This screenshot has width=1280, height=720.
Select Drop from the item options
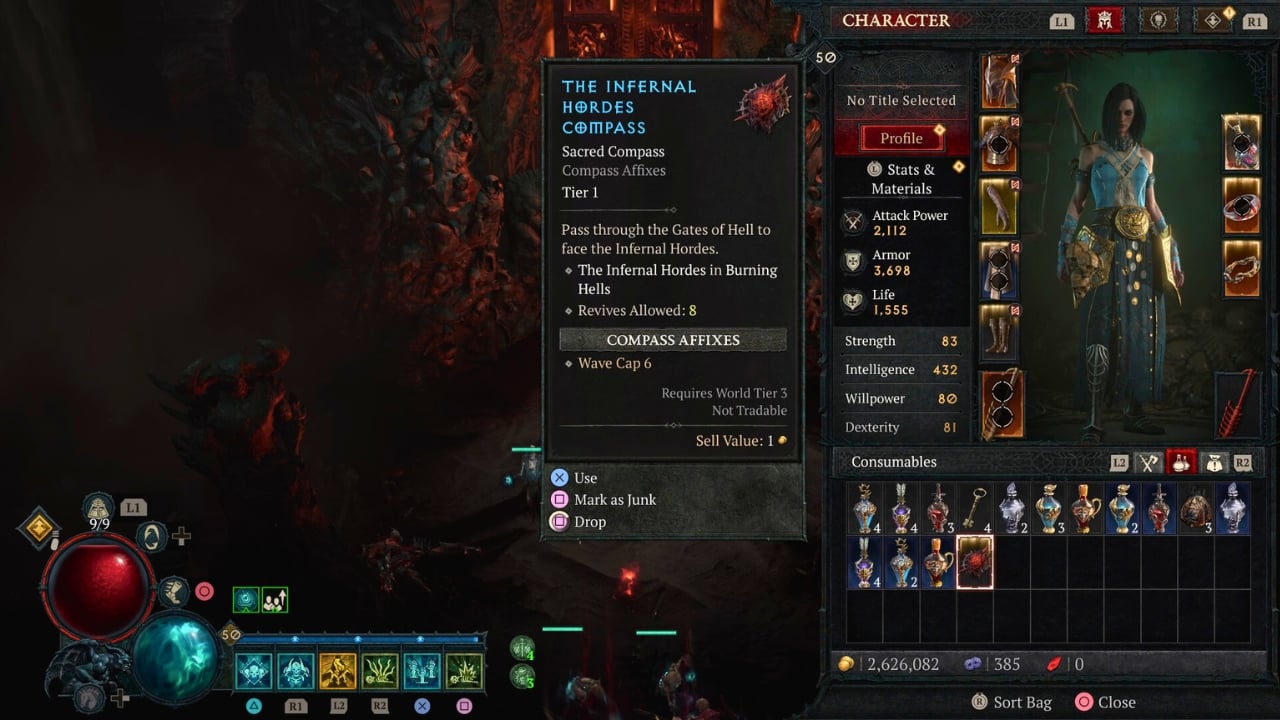coord(590,521)
